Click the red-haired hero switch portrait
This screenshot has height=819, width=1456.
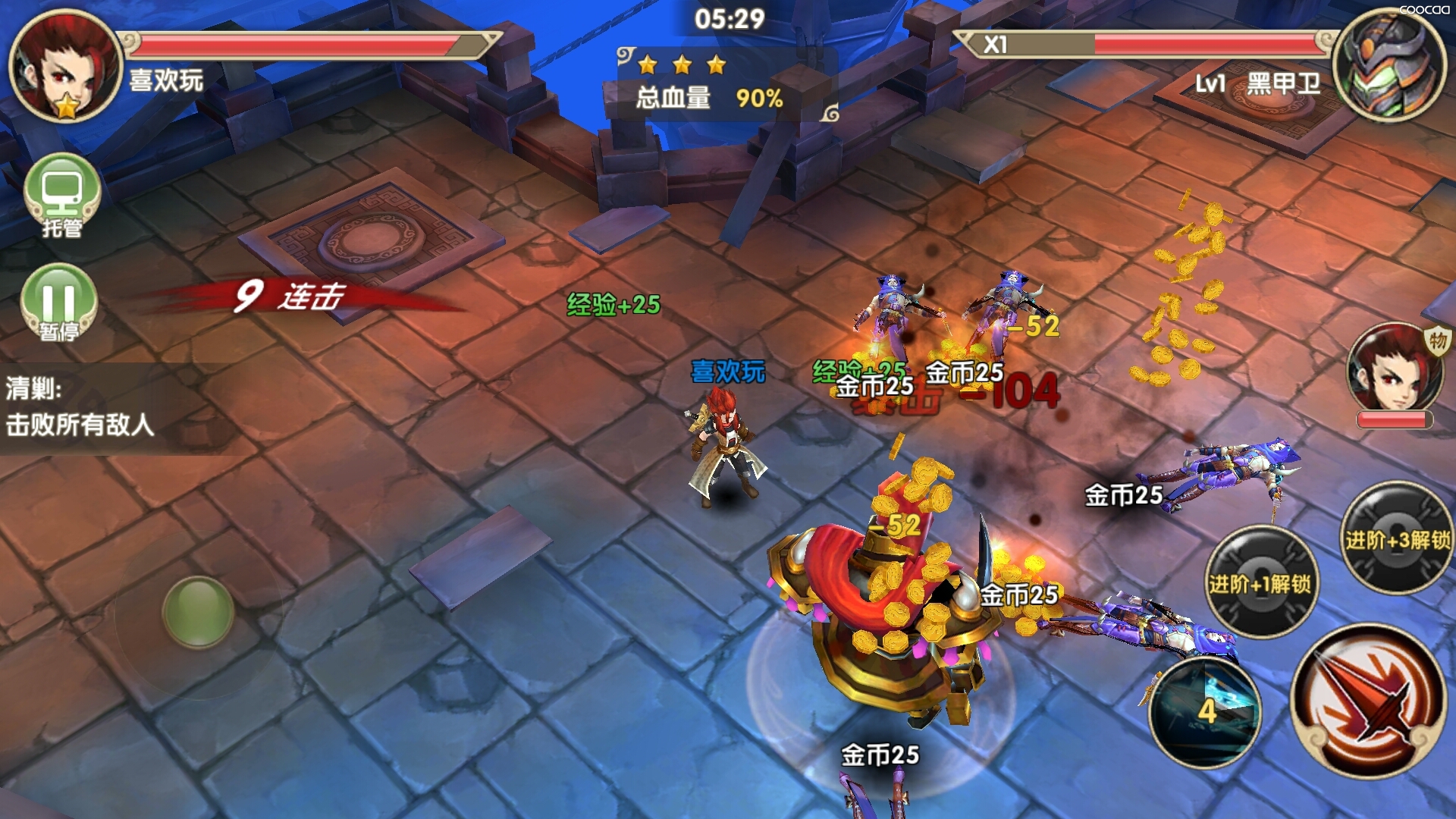click(1394, 369)
